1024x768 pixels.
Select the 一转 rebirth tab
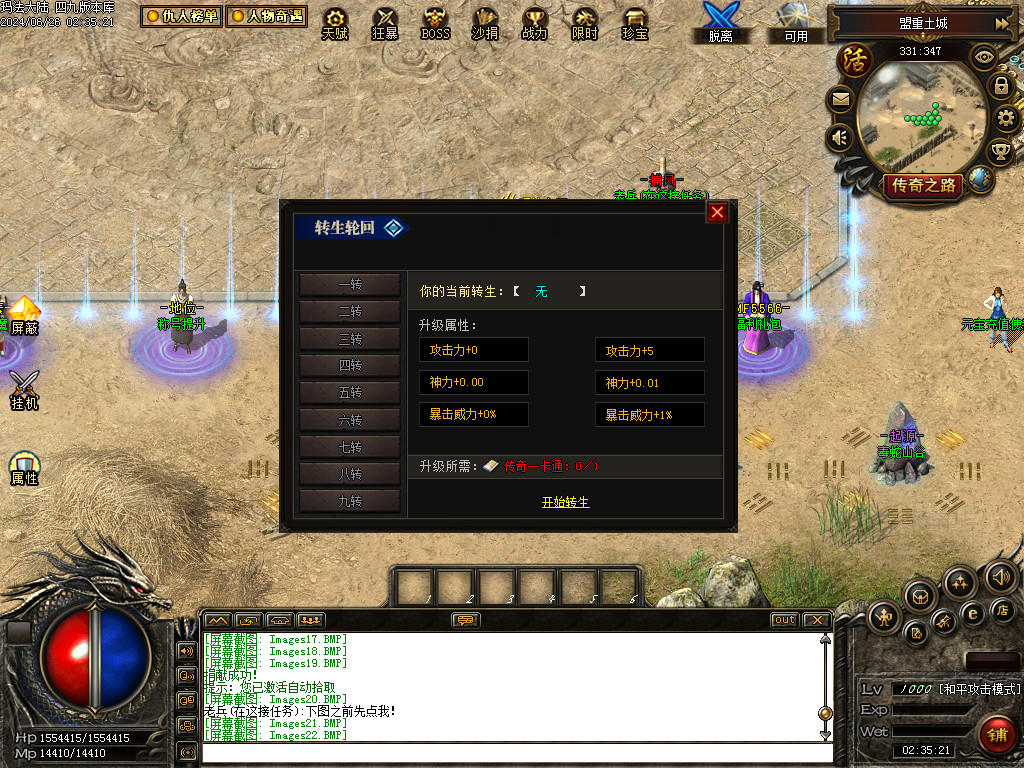click(350, 285)
